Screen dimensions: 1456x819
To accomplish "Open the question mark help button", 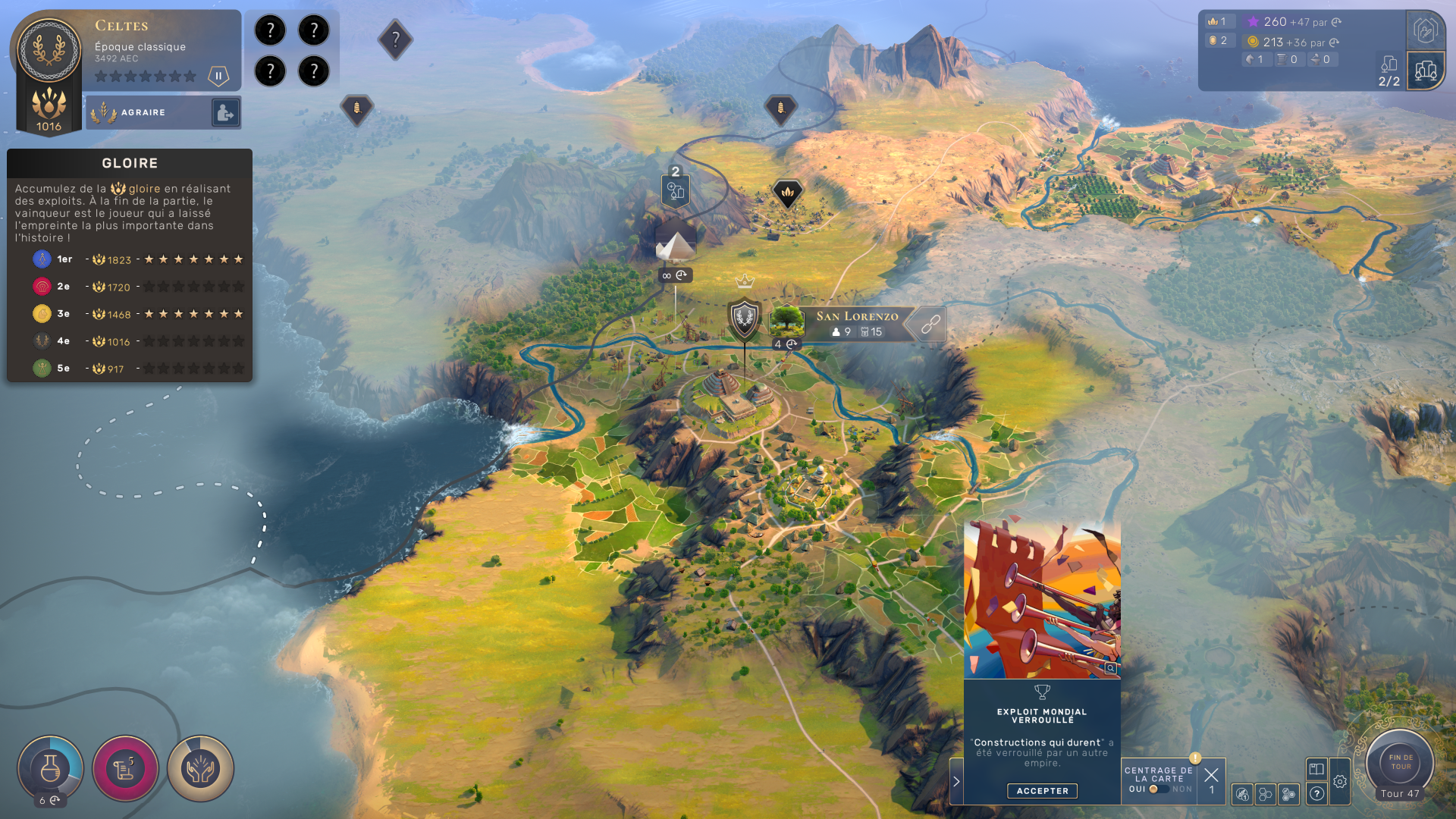I will click(x=1317, y=794).
